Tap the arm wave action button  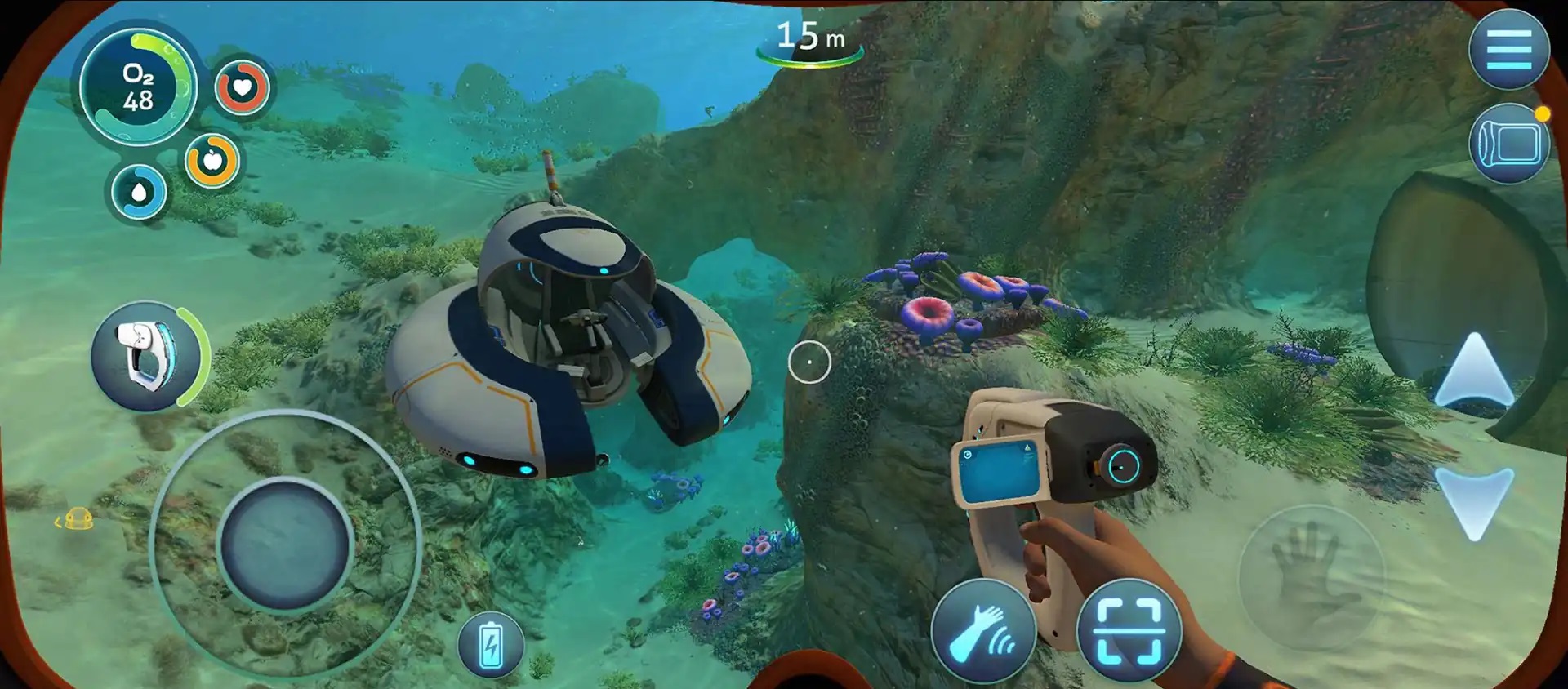tap(983, 631)
